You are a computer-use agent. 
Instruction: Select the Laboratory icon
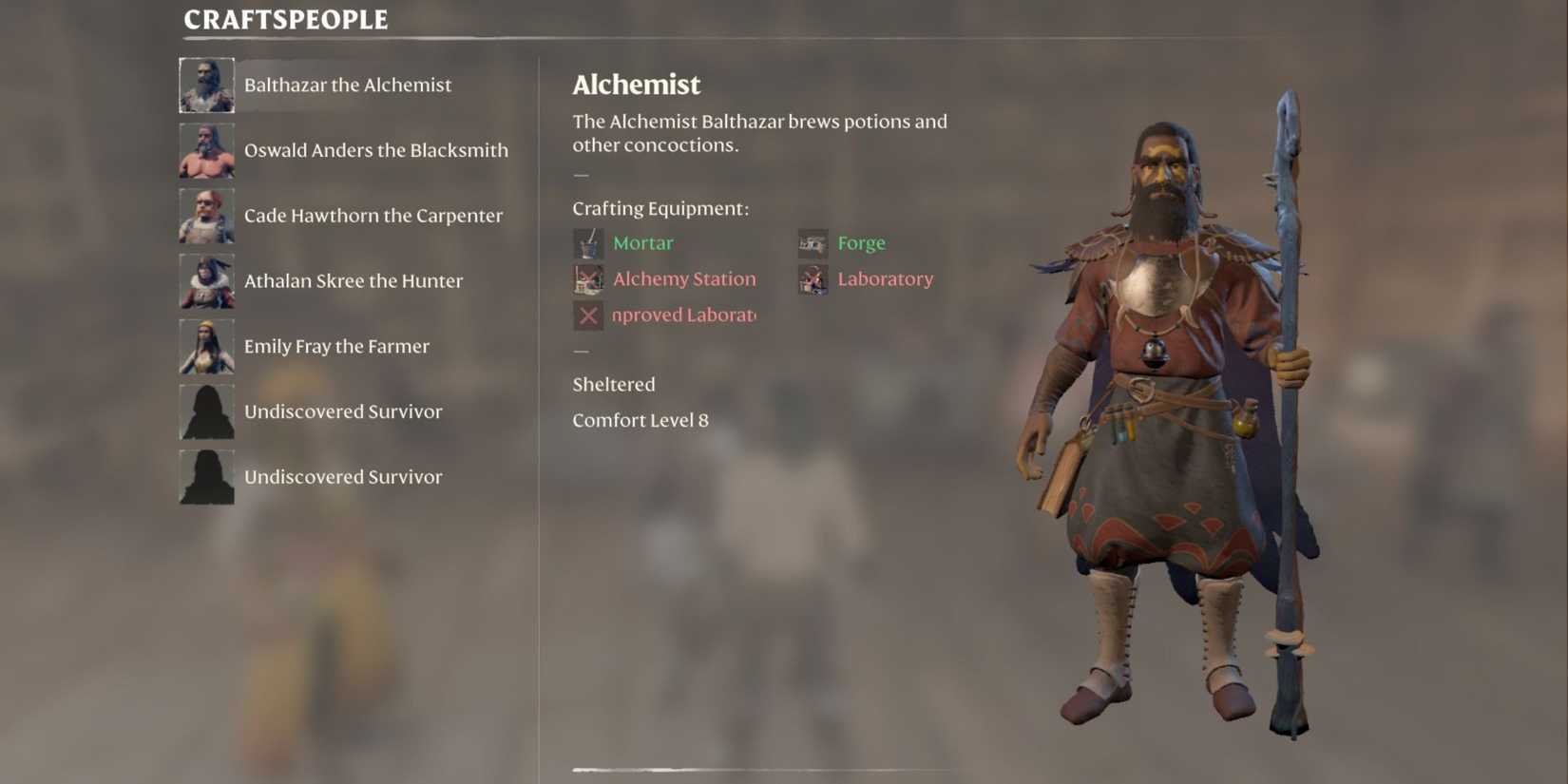tap(813, 278)
